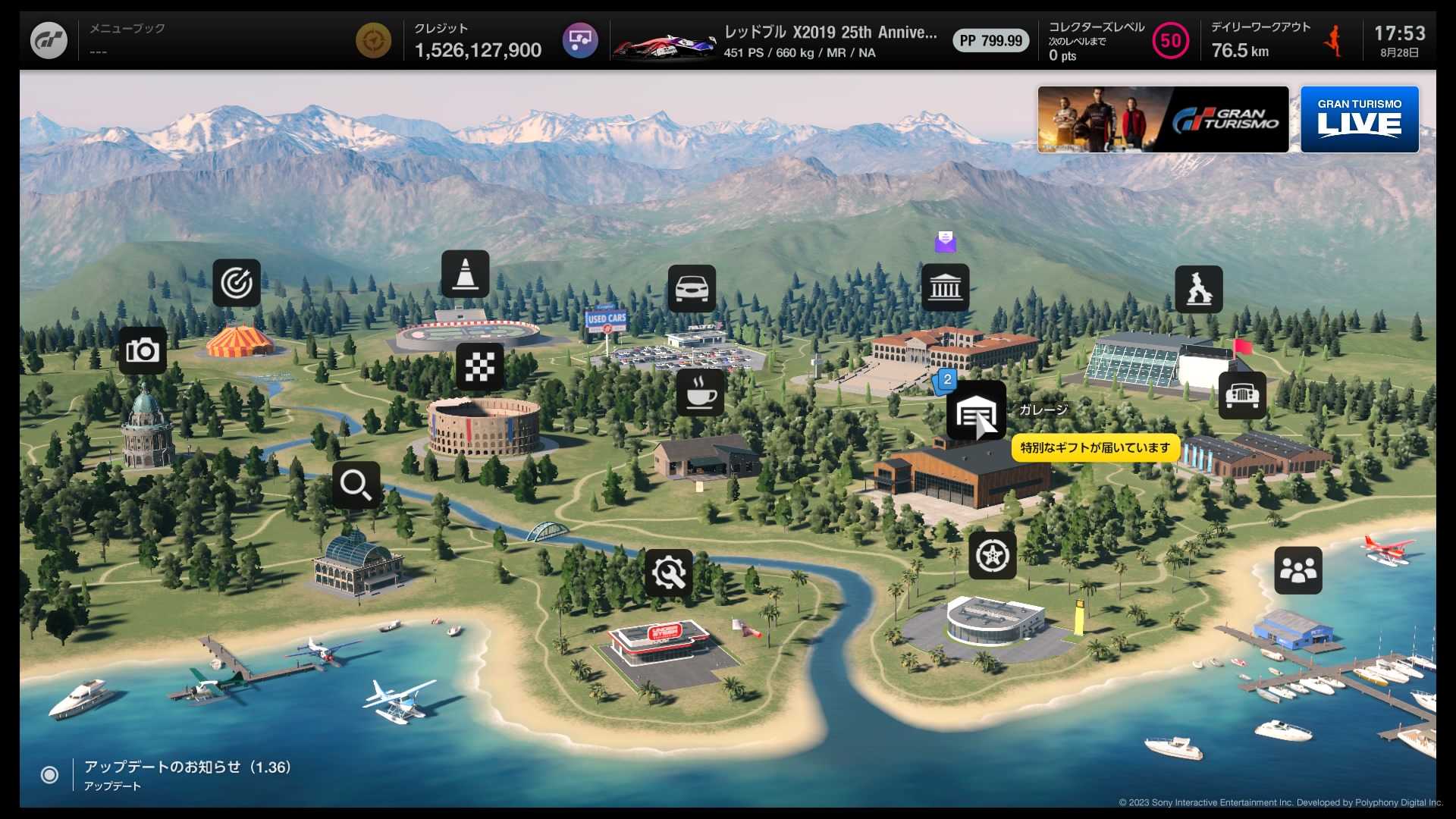1456x819 pixels.
Task: Open the Legend Cars classic car icon
Action: [x=1241, y=395]
